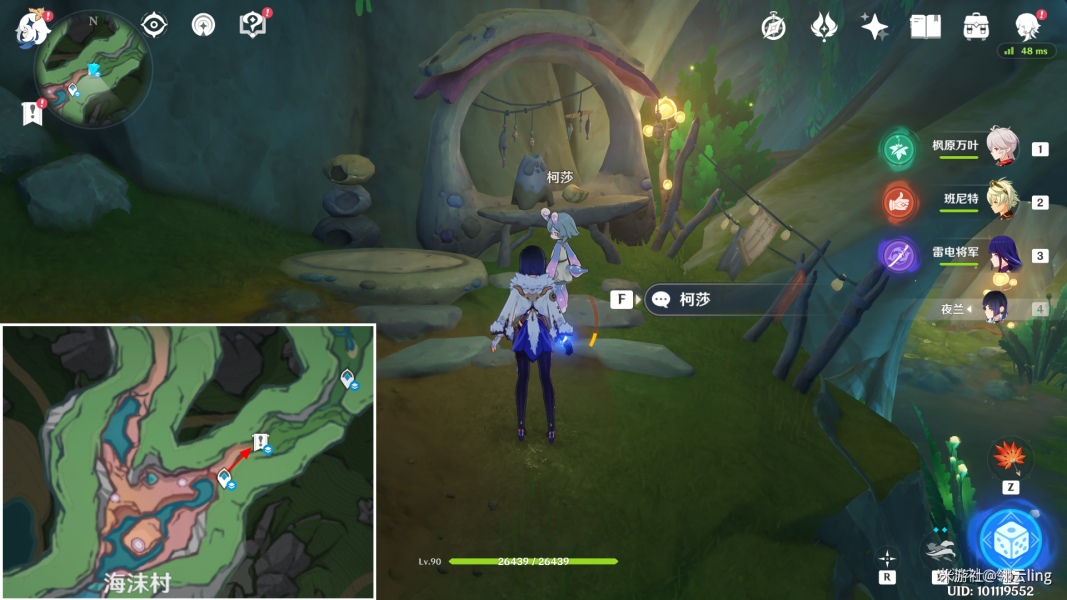Open the circular minimap
Screen dimensions: 1067x600
[x=92, y=70]
